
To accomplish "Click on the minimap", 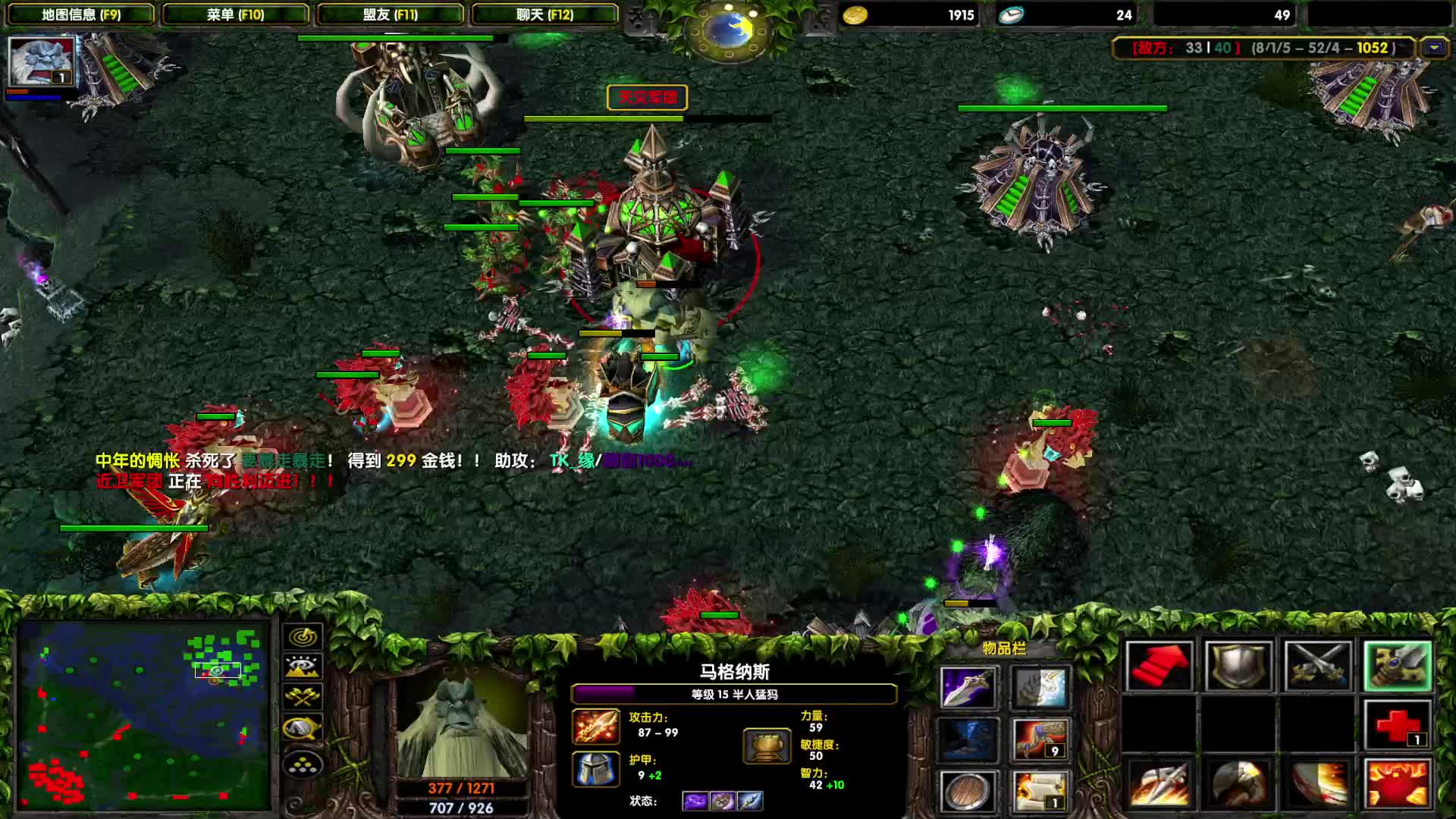I will 144,714.
